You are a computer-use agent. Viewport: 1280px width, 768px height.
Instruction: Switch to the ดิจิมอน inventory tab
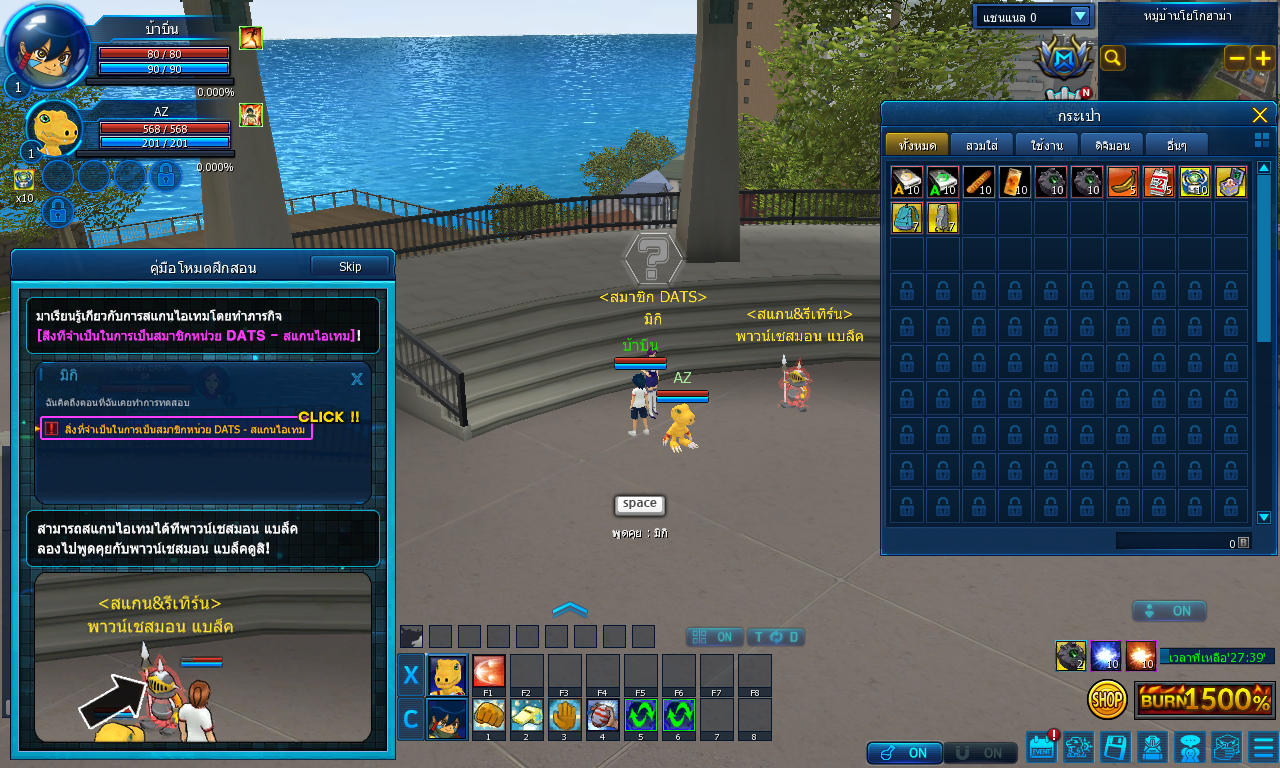[x=1112, y=145]
